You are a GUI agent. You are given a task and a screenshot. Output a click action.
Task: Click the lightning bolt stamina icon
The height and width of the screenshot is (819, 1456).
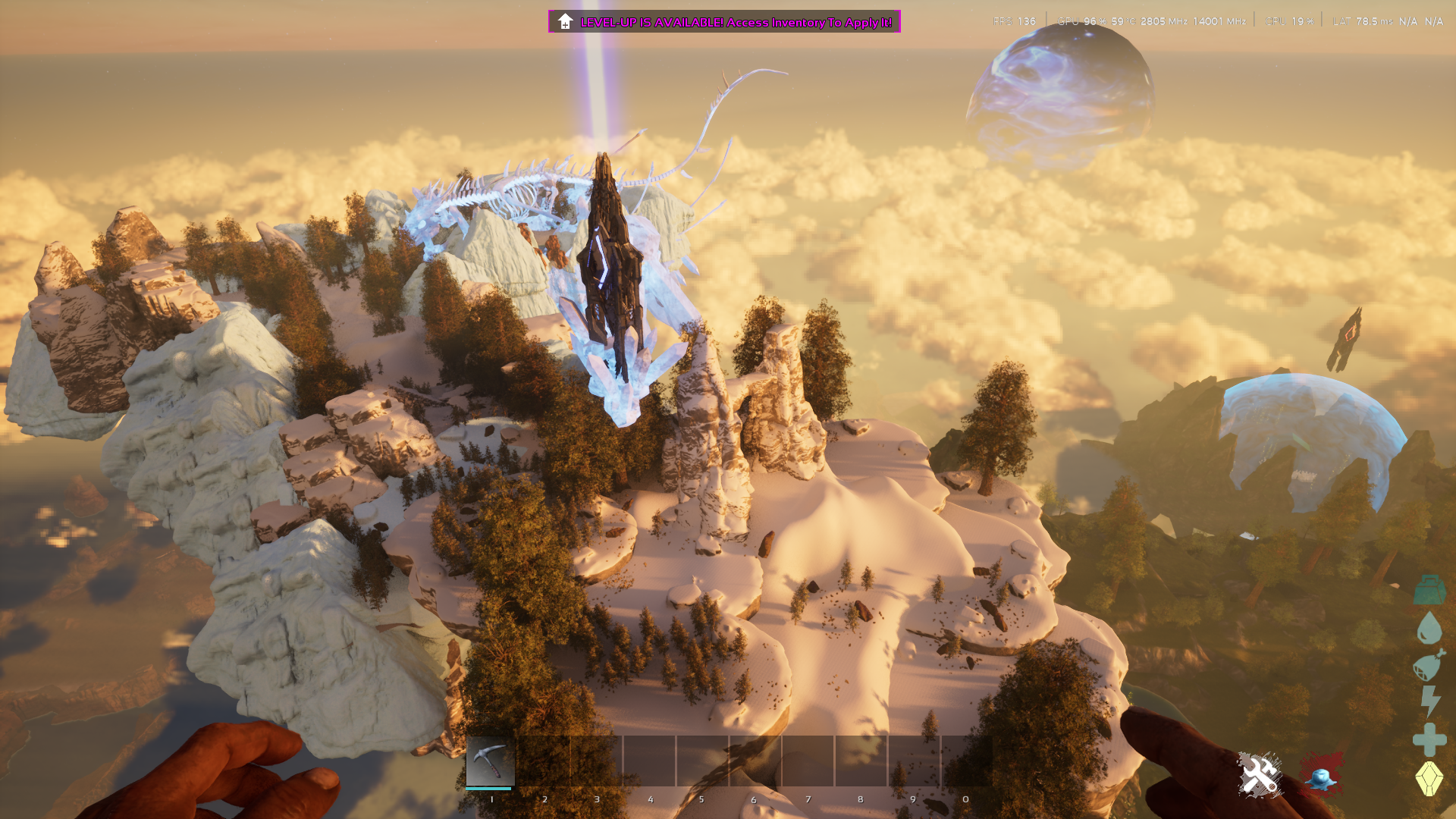coord(1430,701)
